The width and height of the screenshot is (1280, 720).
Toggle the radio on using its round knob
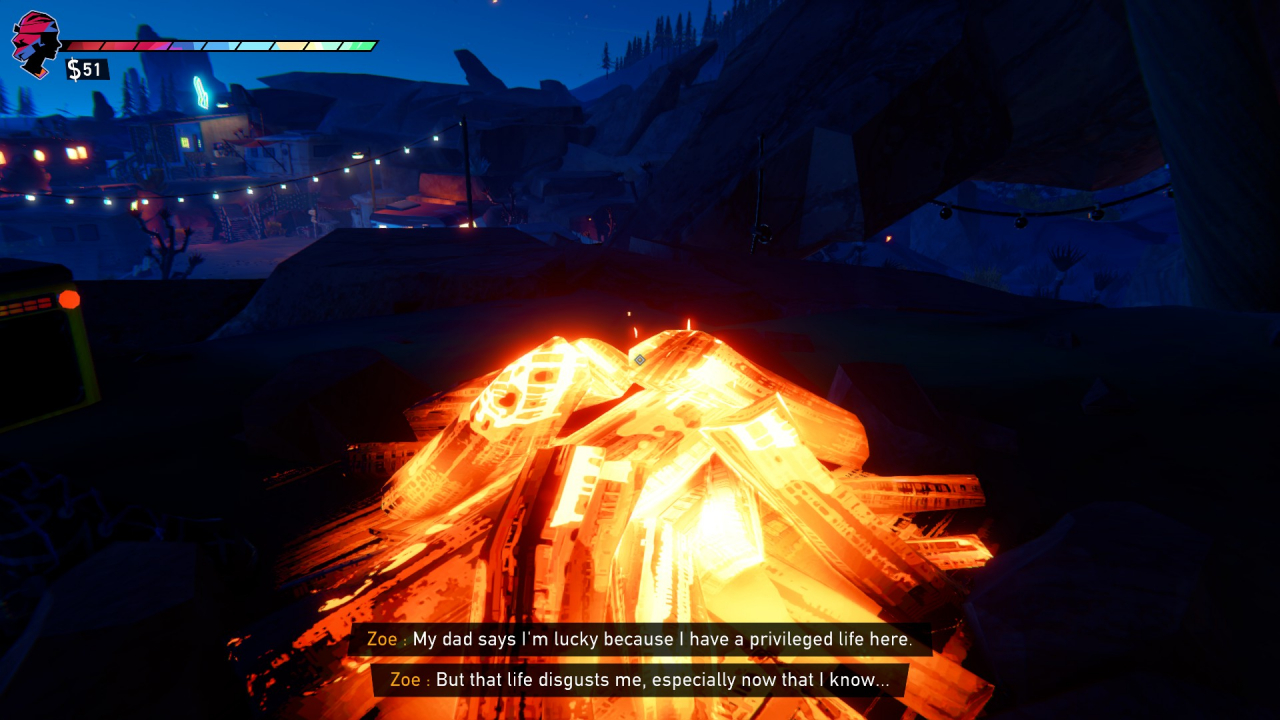[x=68, y=297]
